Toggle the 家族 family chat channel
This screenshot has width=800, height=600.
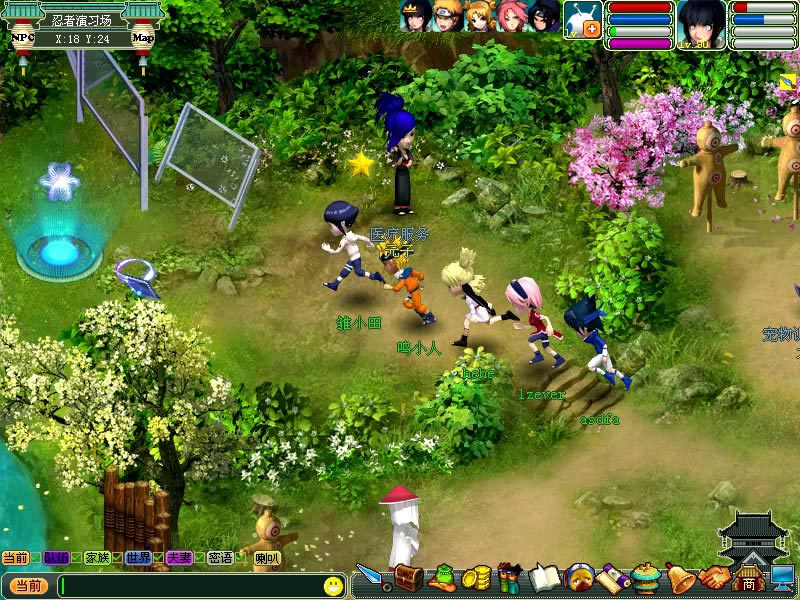pyautogui.click(x=97, y=557)
